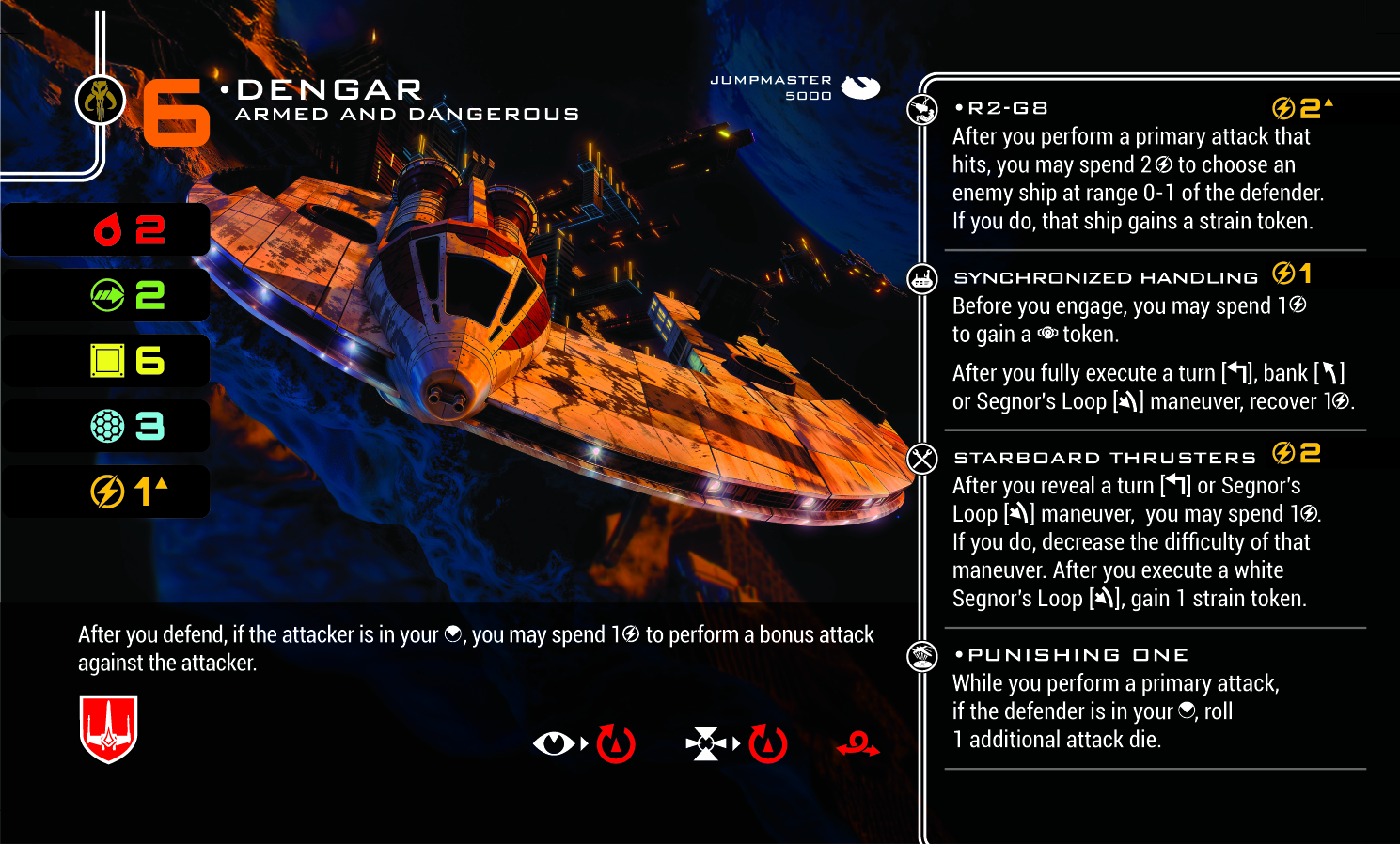Select the Synchronized Handling upgrade entry
The height and width of the screenshot is (844, 1400).
1106,277
